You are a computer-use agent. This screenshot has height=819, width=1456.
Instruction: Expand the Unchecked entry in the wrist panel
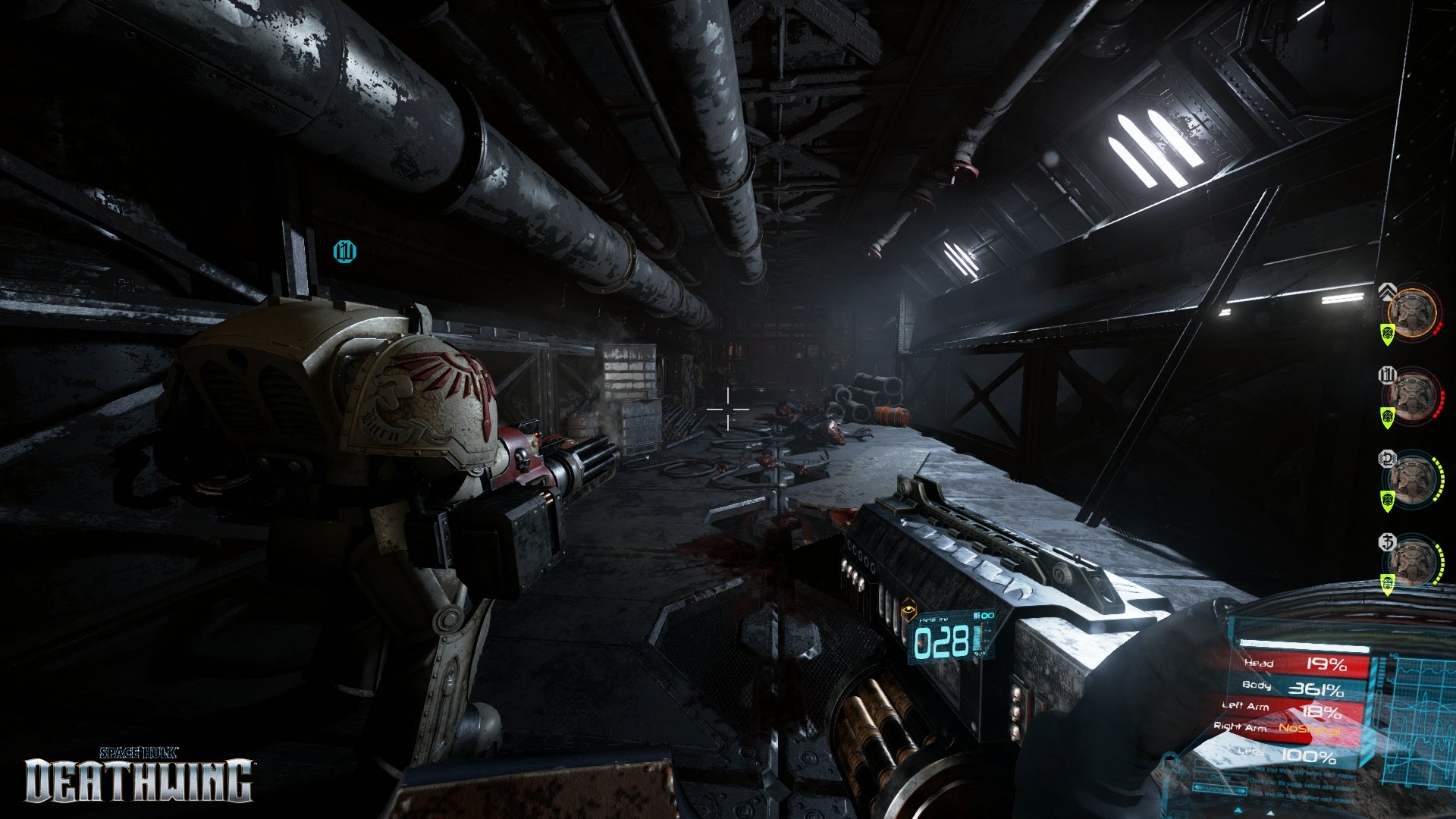click(1219, 789)
